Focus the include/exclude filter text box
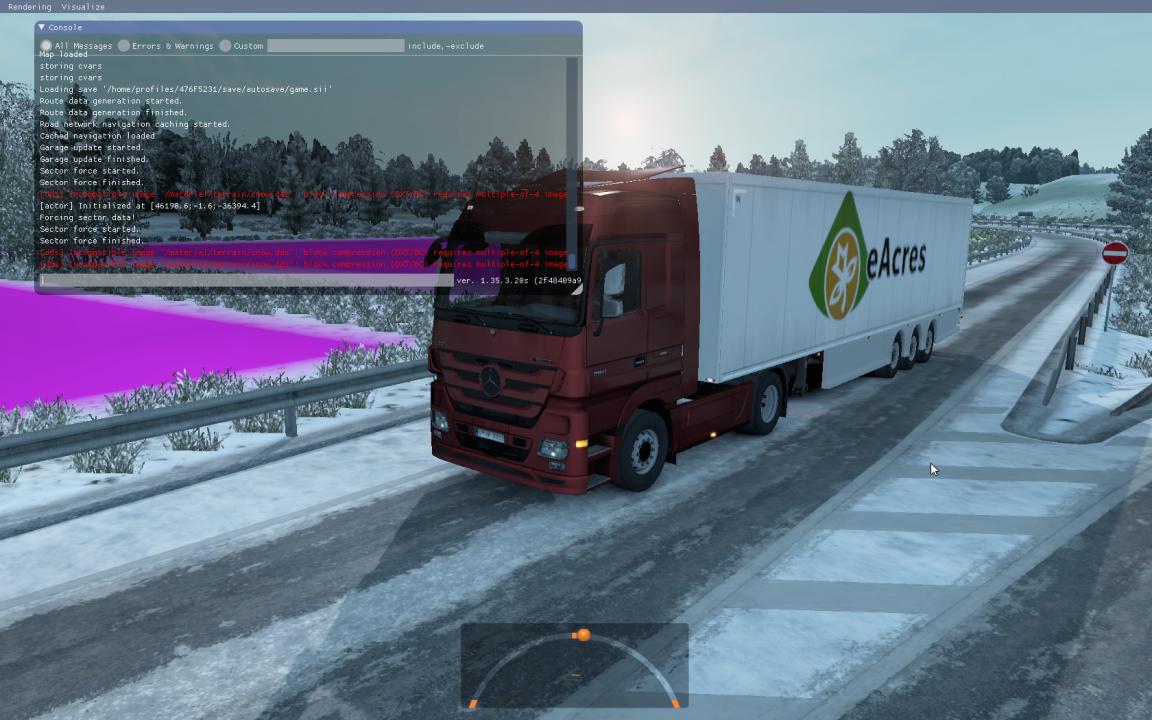Image resolution: width=1152 pixels, height=720 pixels. tap(335, 46)
